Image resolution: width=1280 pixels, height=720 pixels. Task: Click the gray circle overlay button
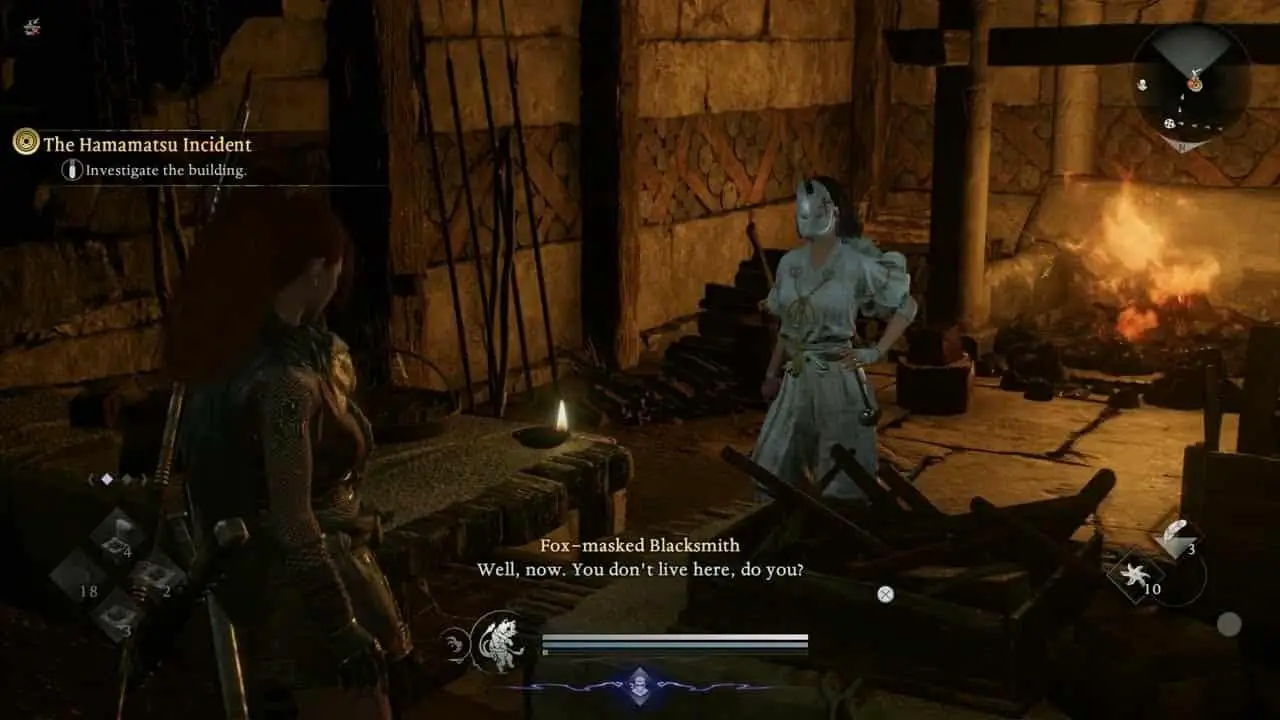coord(1229,624)
